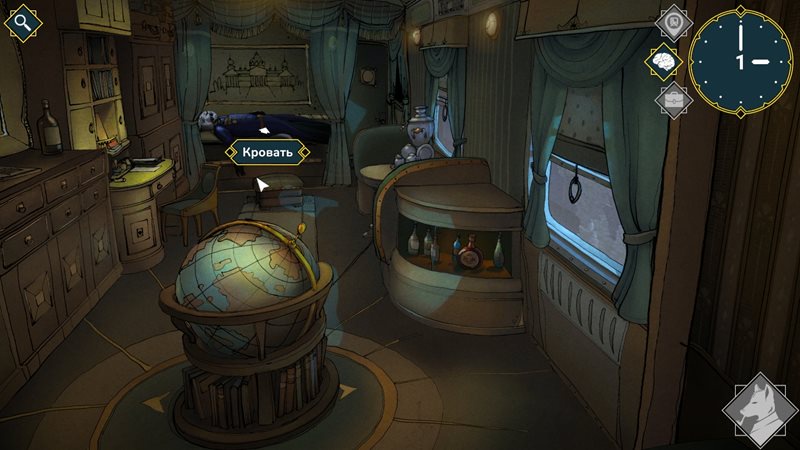Screen dimensions: 800x450
Task: Click the magnifying glass icon
Action: tap(23, 22)
